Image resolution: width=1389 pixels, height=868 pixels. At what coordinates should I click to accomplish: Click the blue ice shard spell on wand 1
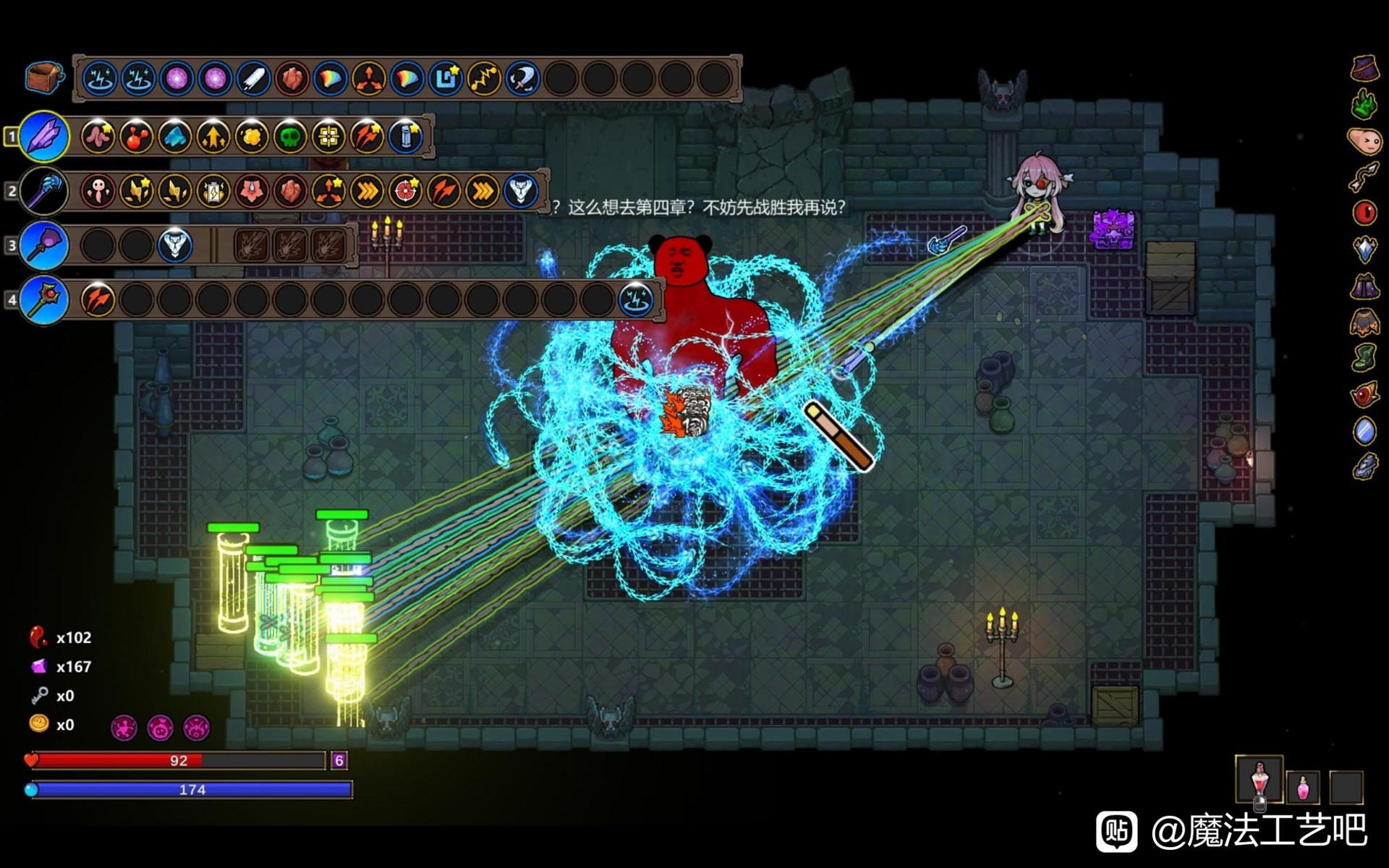pyautogui.click(x=174, y=137)
